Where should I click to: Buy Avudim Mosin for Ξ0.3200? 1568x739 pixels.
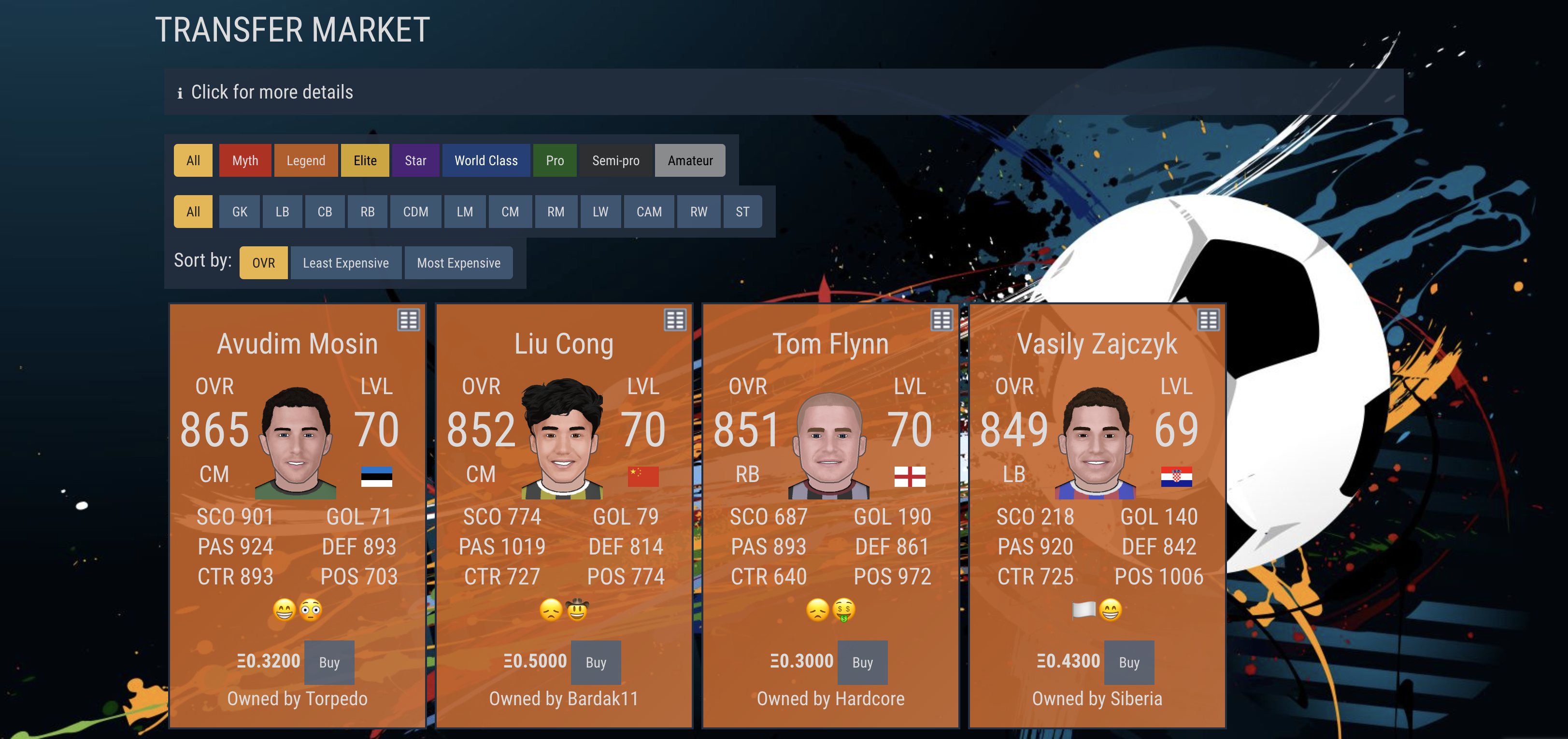point(329,662)
